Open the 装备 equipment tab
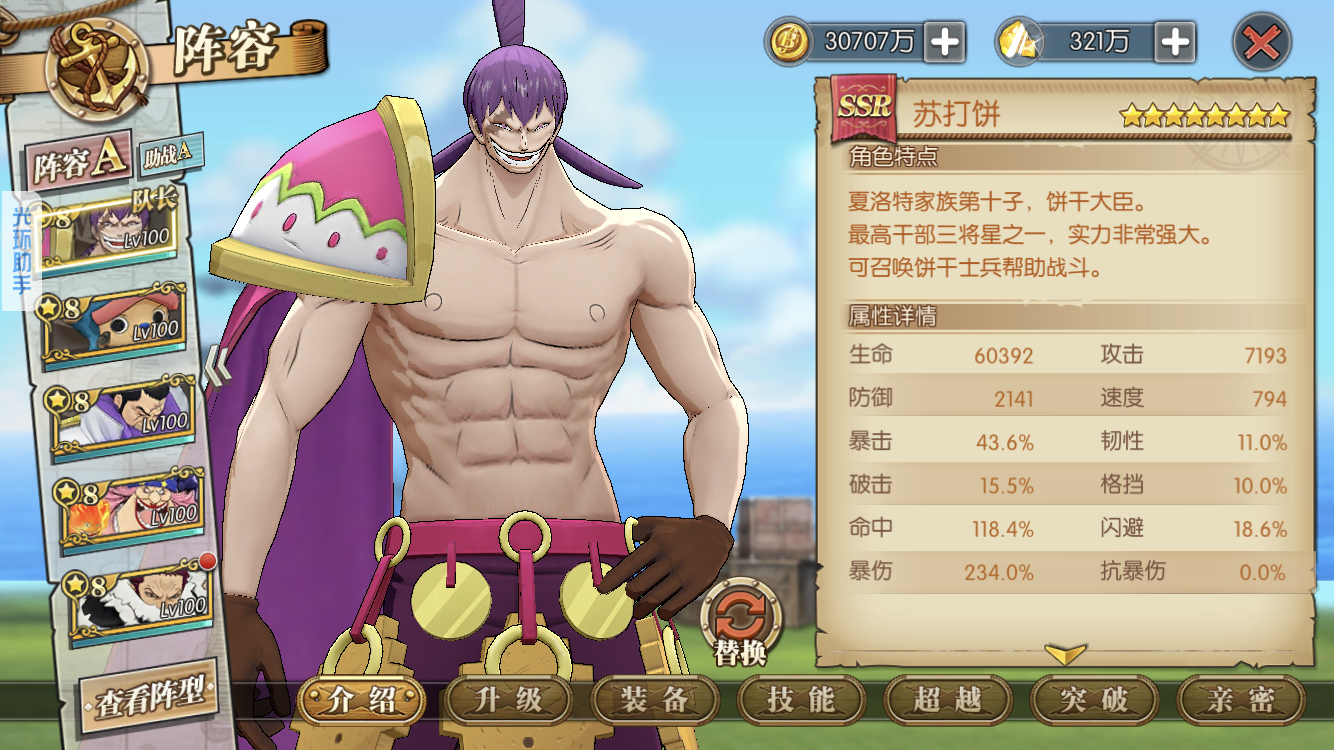This screenshot has height=750, width=1334. click(x=654, y=700)
